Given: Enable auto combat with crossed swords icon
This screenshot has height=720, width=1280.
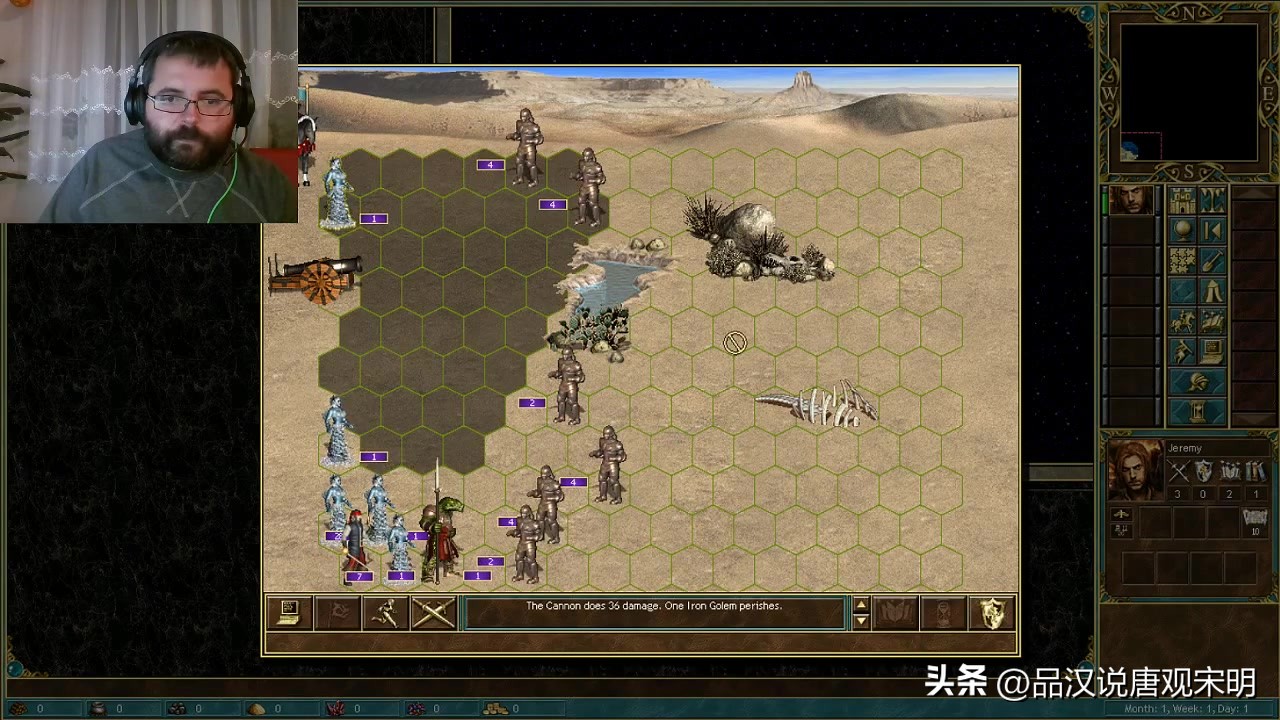Looking at the screenshot, I should (x=433, y=610).
